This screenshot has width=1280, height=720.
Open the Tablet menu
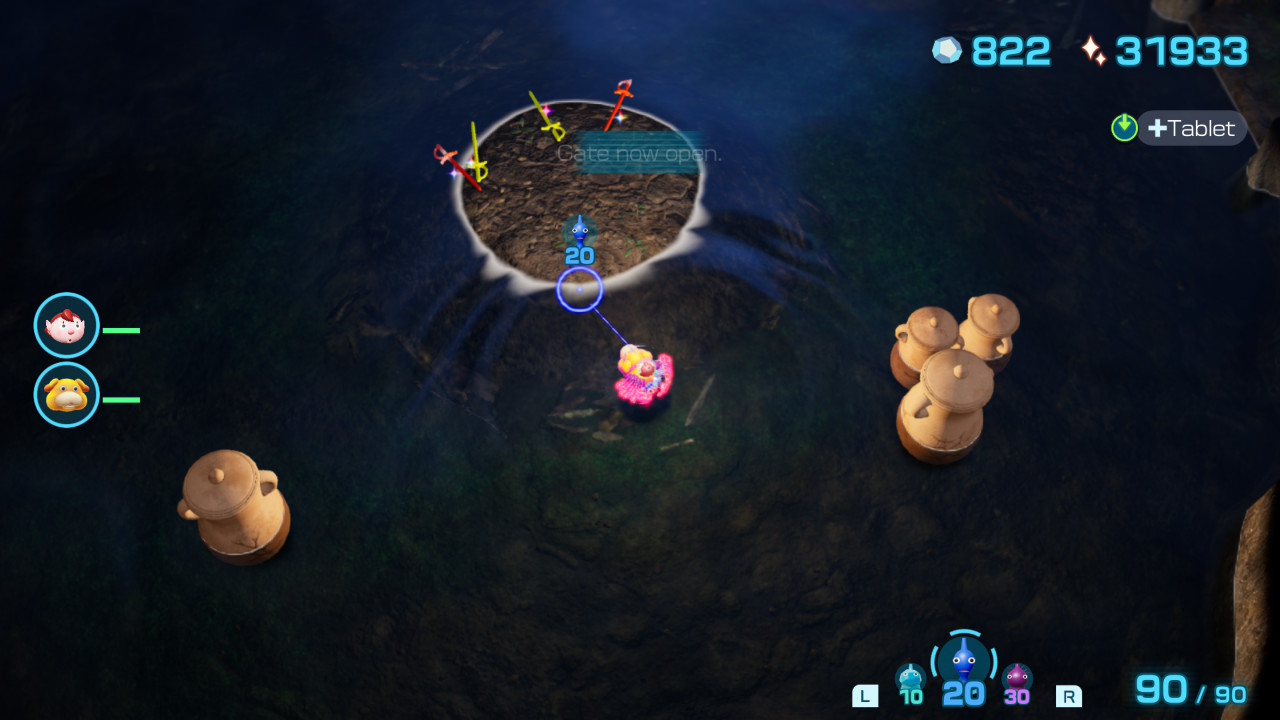point(1190,128)
